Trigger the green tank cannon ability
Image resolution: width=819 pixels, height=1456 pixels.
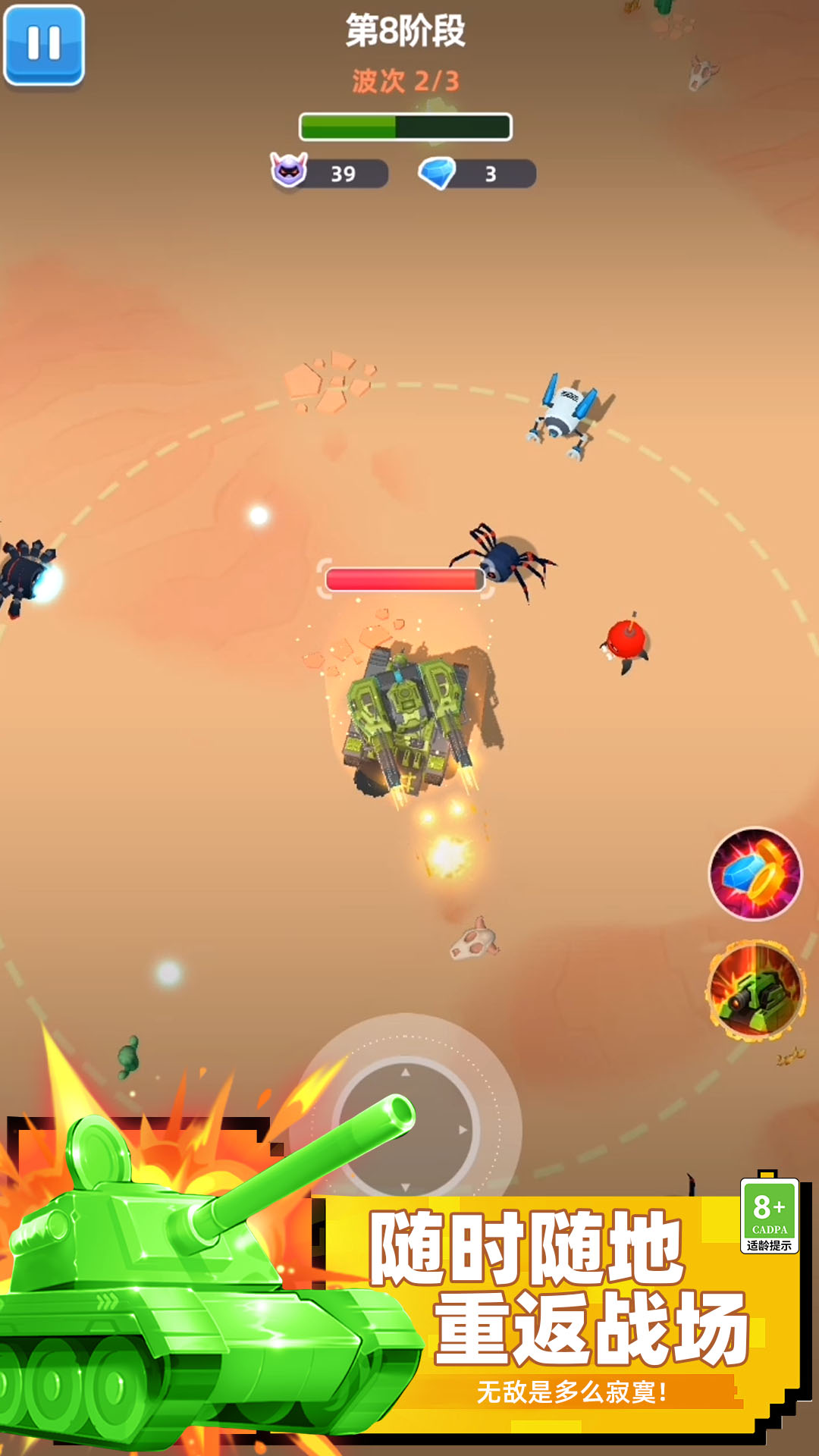755,990
